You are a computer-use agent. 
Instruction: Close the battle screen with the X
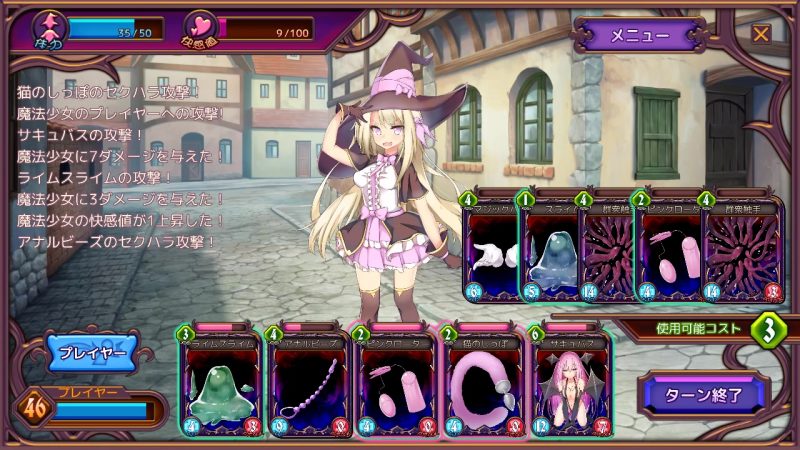pos(761,33)
